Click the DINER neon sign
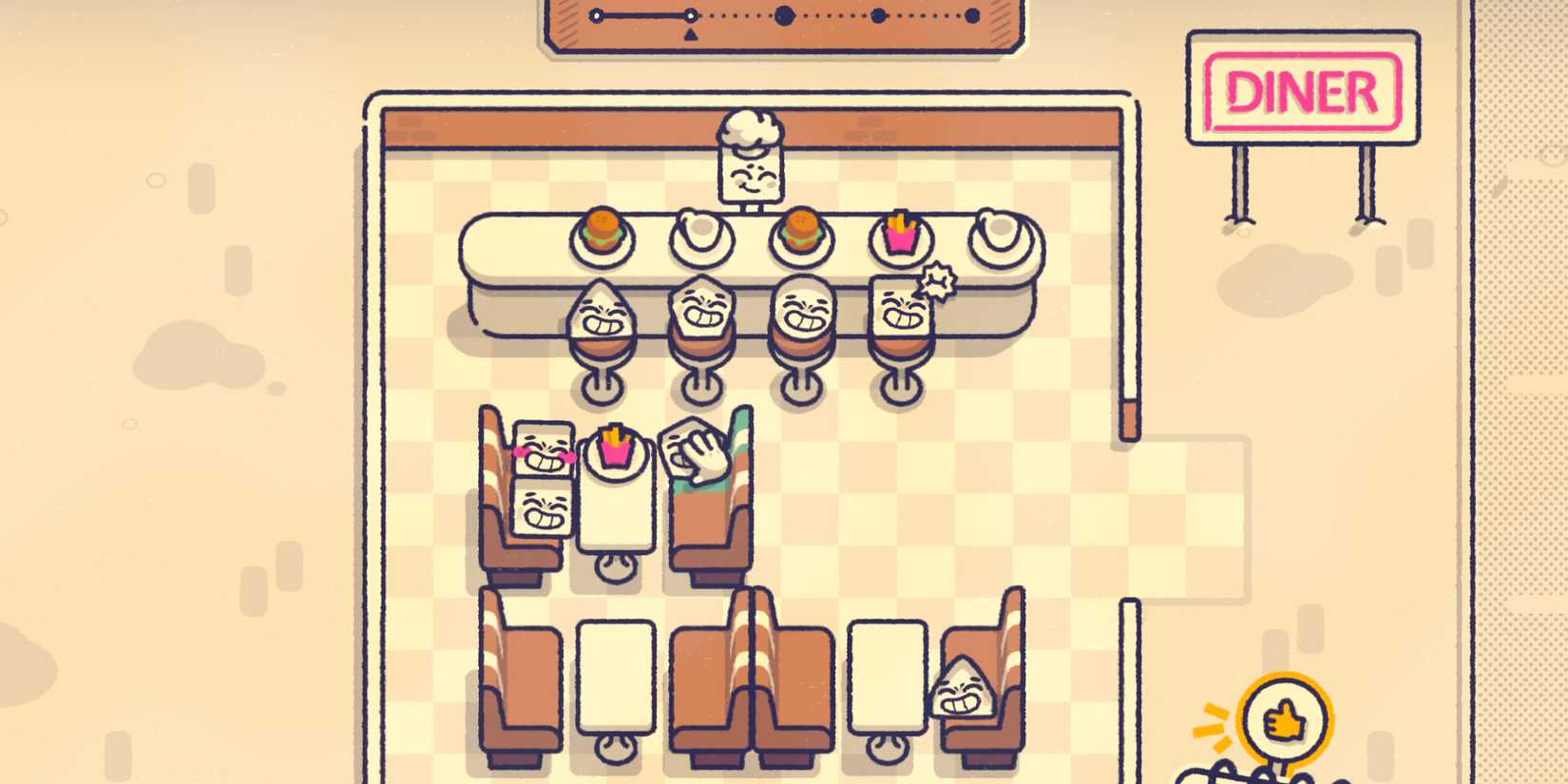 [1302, 92]
